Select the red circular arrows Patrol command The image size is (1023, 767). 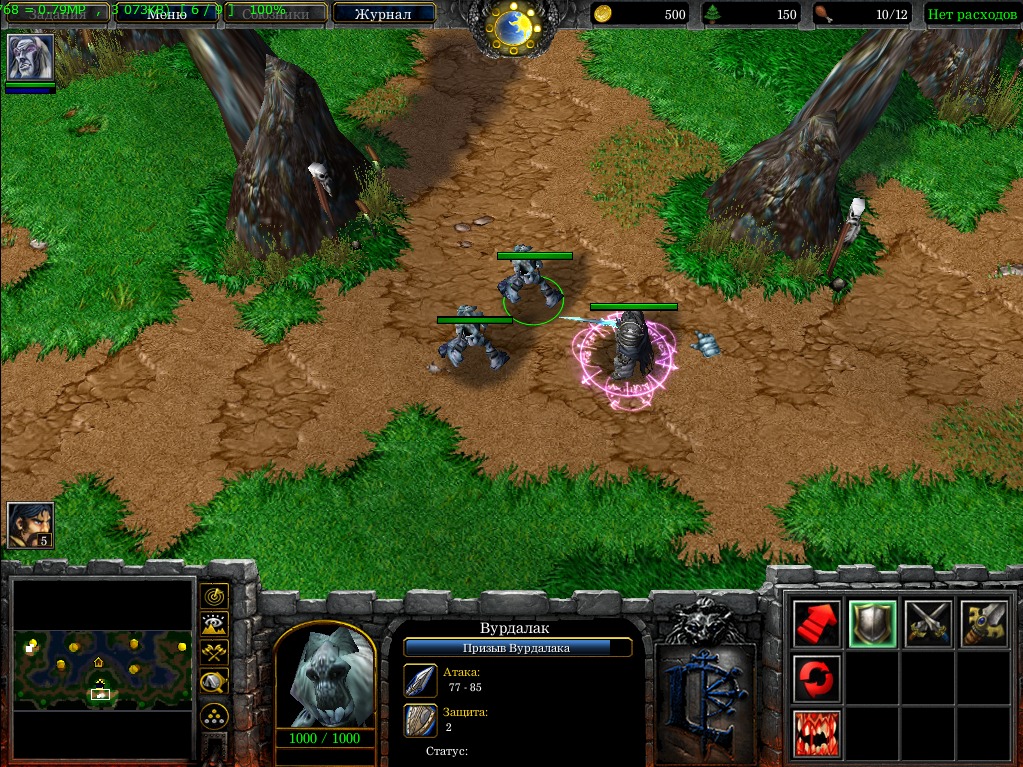(816, 679)
